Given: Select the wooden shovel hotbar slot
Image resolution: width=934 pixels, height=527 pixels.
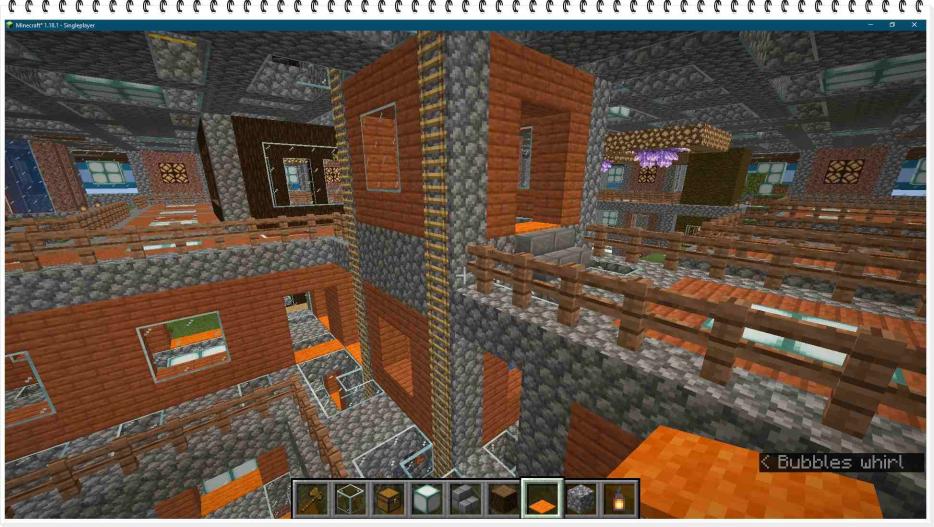Looking at the screenshot, I should 312,497.
